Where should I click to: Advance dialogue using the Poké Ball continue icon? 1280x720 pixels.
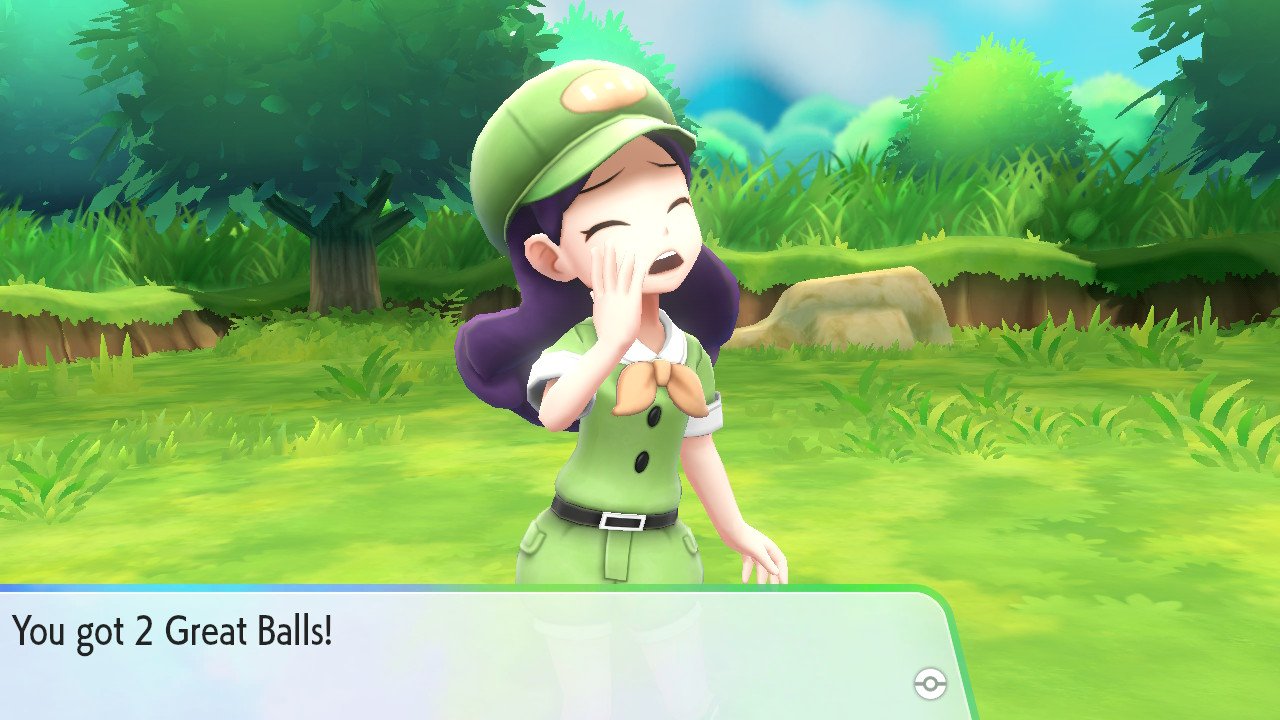[929, 684]
